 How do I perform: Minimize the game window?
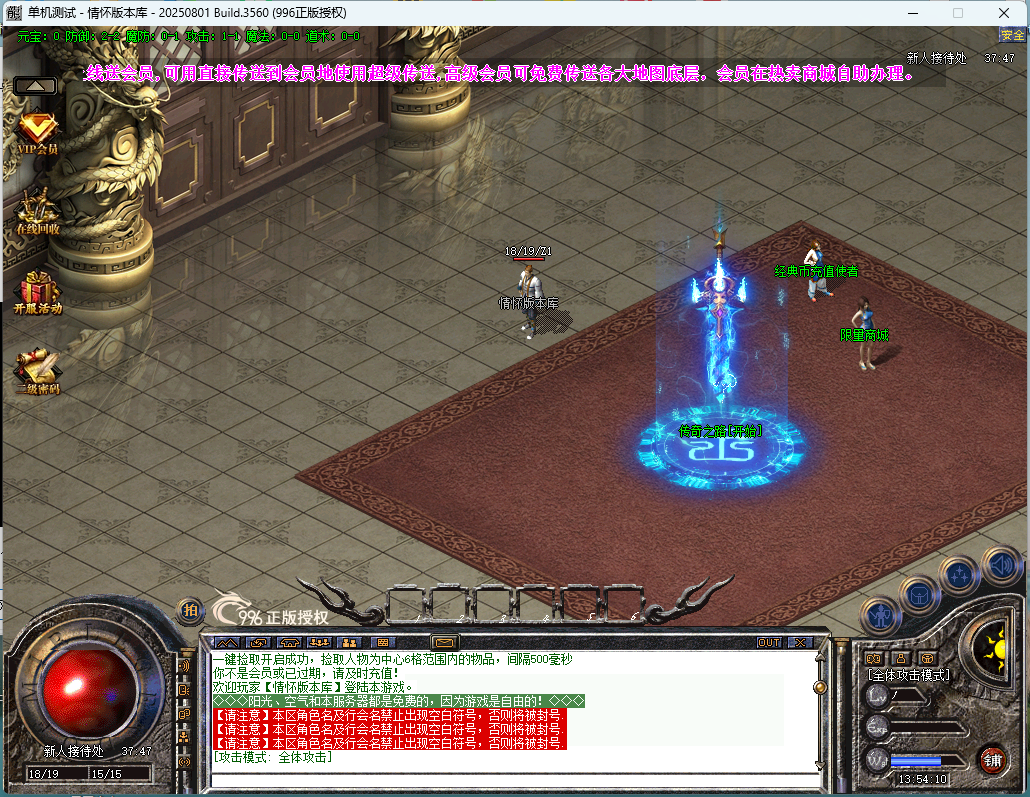tap(912, 13)
